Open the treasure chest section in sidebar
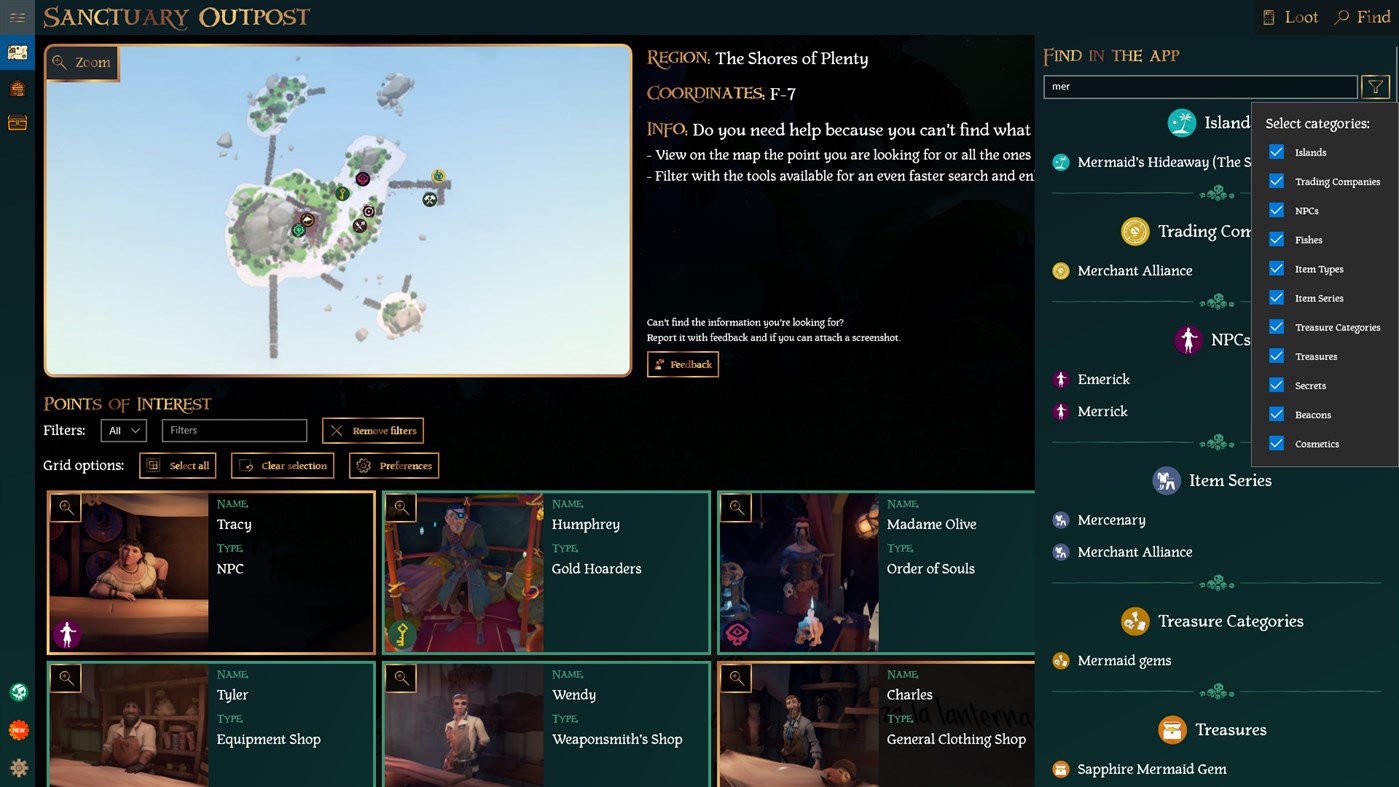The height and width of the screenshot is (787, 1399). 17,122
